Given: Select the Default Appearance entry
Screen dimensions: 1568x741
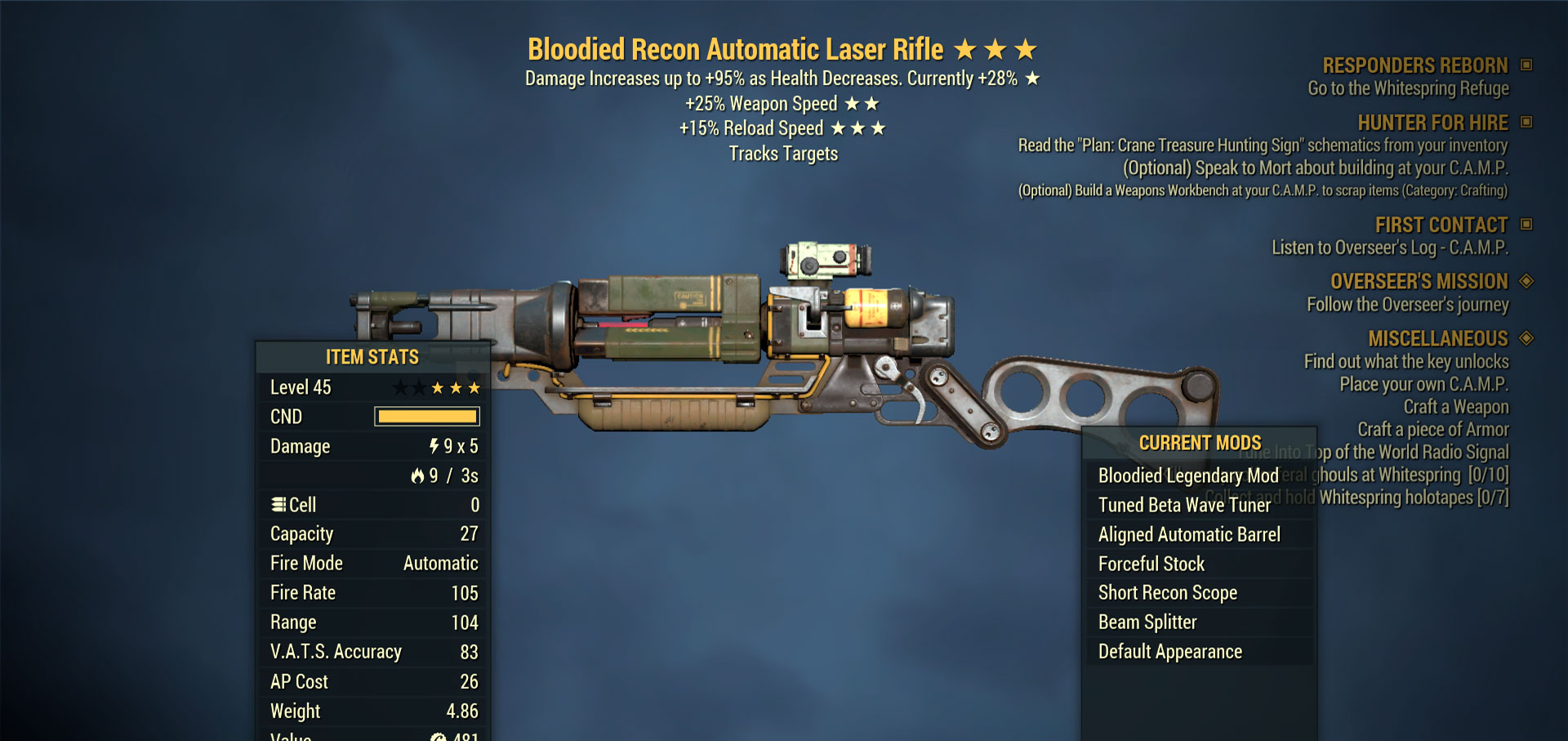Looking at the screenshot, I should pyautogui.click(x=1169, y=652).
